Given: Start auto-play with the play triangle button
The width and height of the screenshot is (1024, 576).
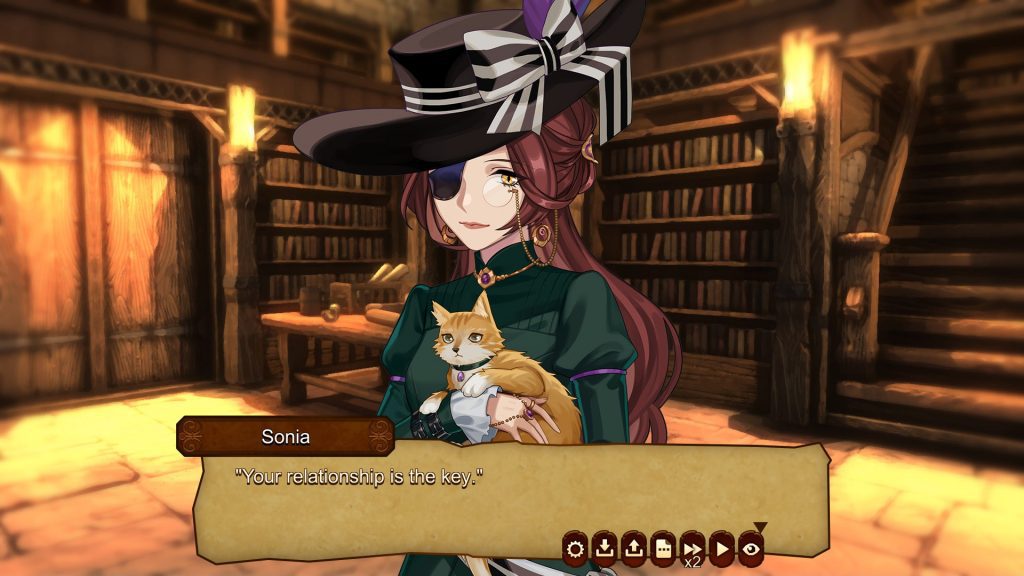Looking at the screenshot, I should tap(721, 547).
